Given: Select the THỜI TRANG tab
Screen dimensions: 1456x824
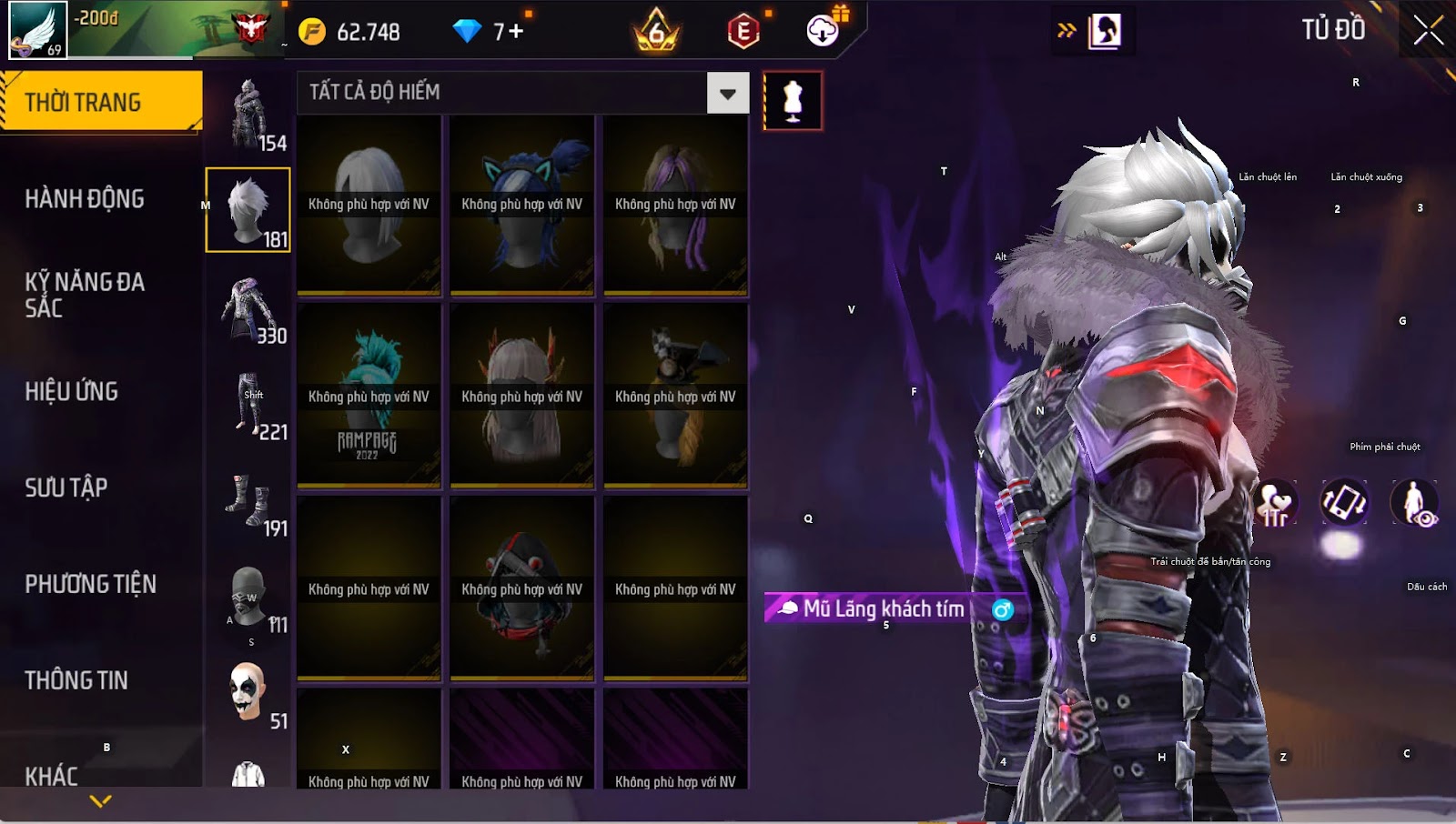Looking at the screenshot, I should click(100, 102).
